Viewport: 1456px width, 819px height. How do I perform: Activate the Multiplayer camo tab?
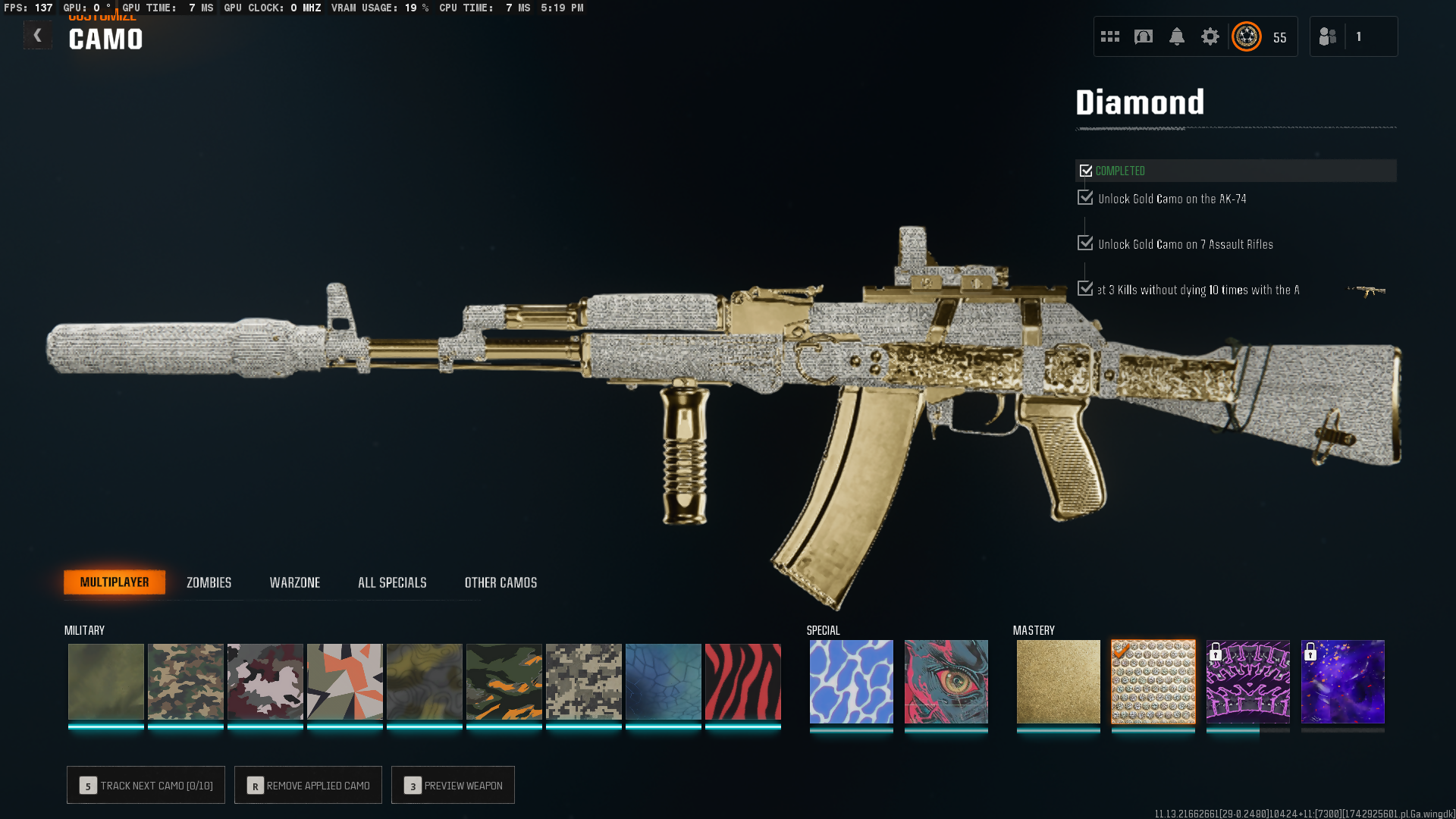115,582
